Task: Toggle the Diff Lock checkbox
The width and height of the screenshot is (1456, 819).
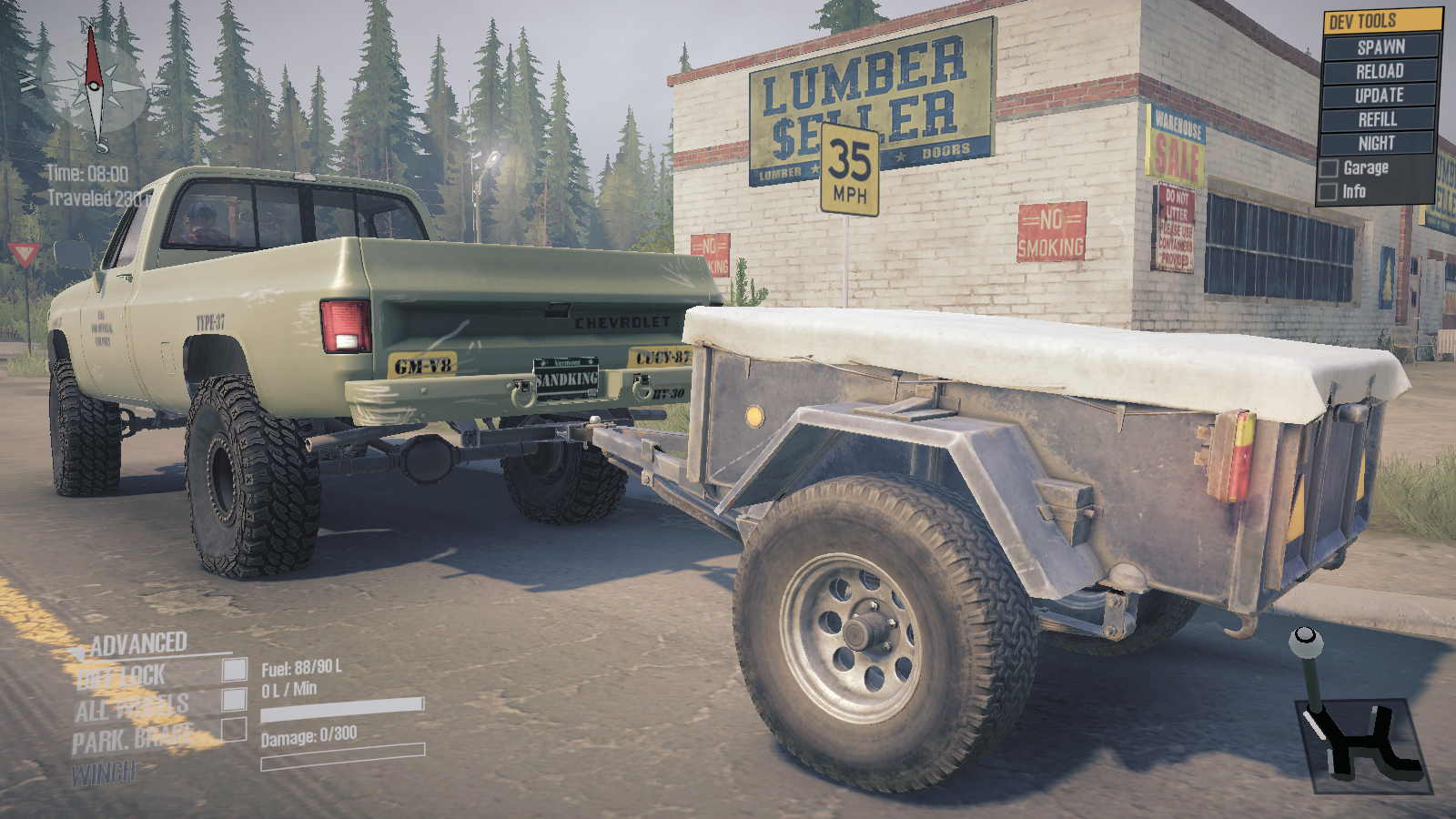Action: (x=235, y=670)
